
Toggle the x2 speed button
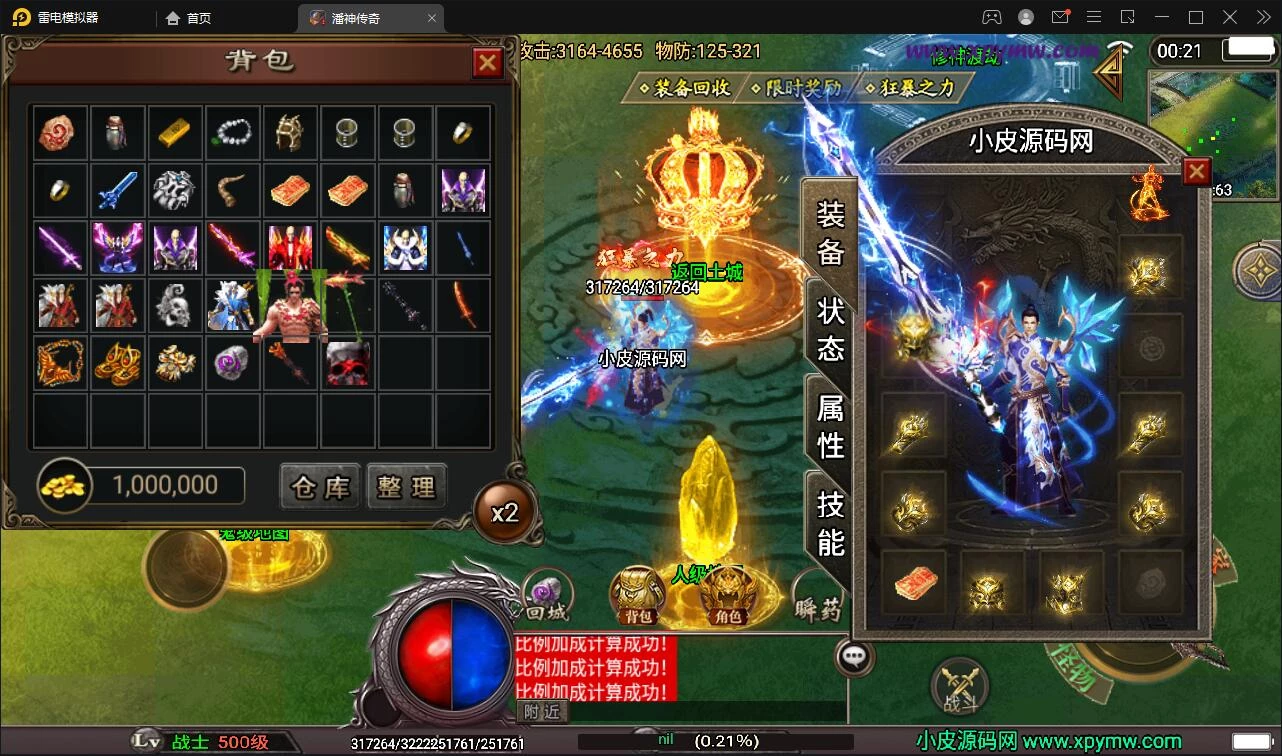click(x=504, y=513)
